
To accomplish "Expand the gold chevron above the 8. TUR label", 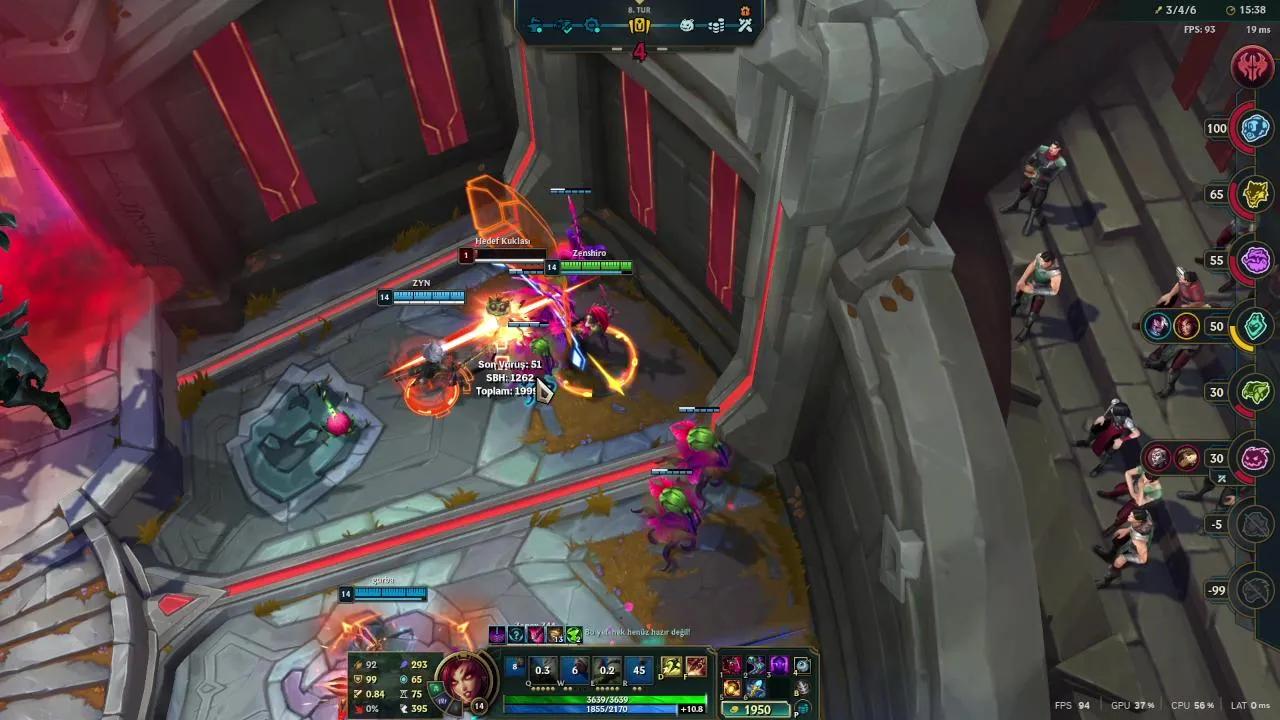I will 638,5.
